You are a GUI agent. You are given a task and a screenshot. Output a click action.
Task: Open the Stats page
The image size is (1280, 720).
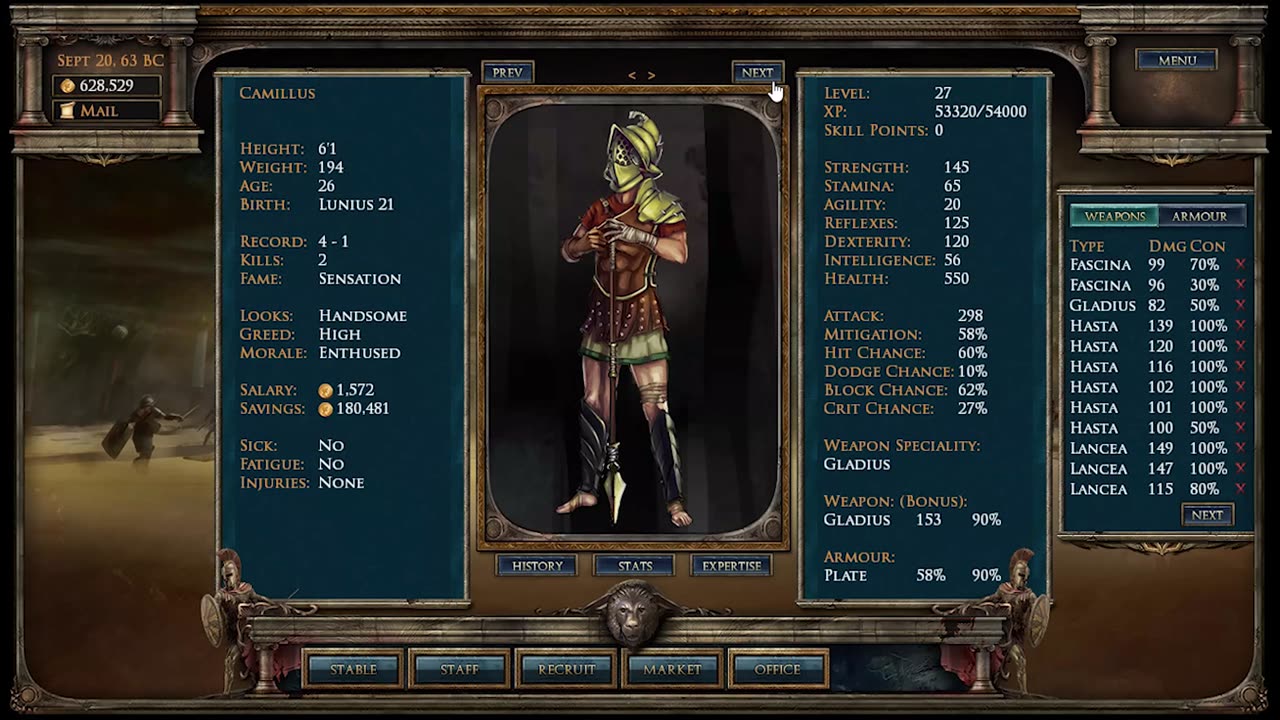tap(634, 566)
